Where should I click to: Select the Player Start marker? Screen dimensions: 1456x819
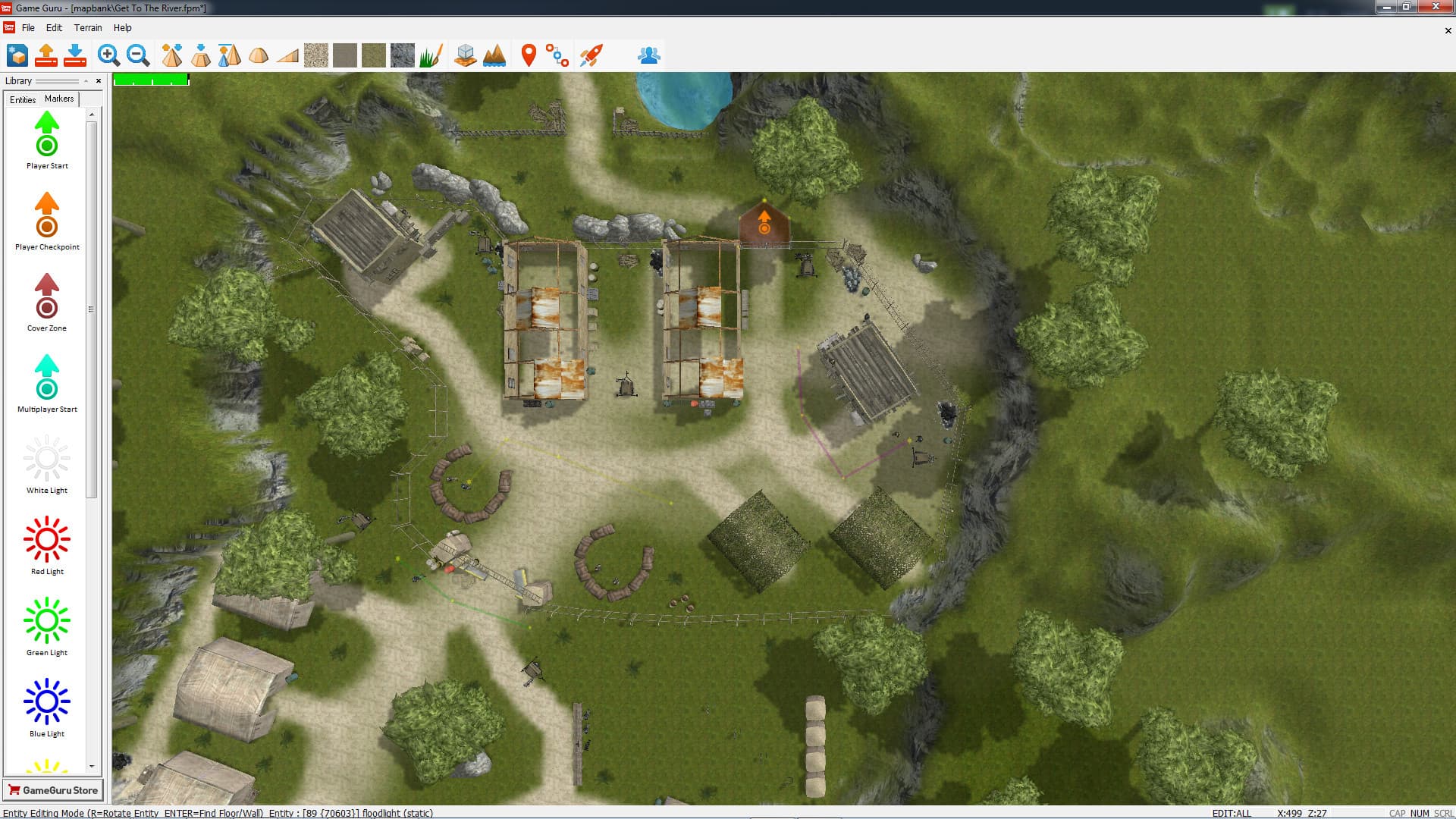click(x=47, y=138)
